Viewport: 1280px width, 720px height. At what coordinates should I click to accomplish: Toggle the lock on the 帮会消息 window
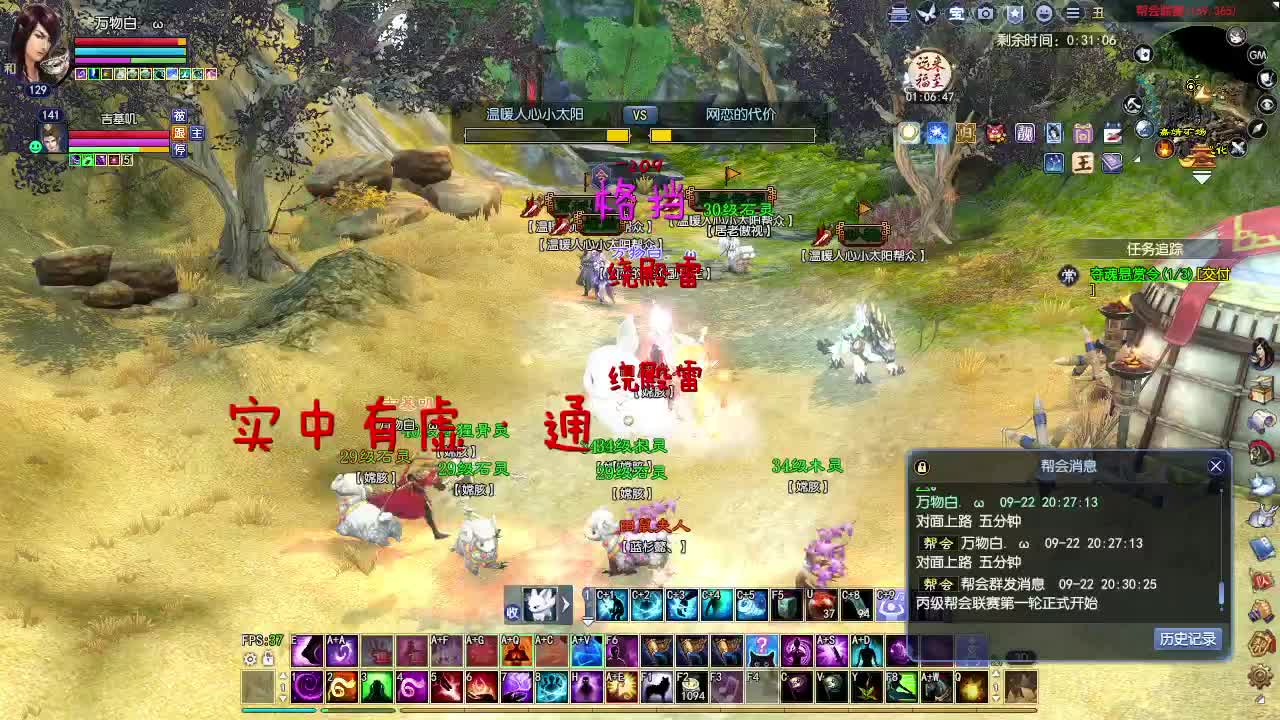923,466
